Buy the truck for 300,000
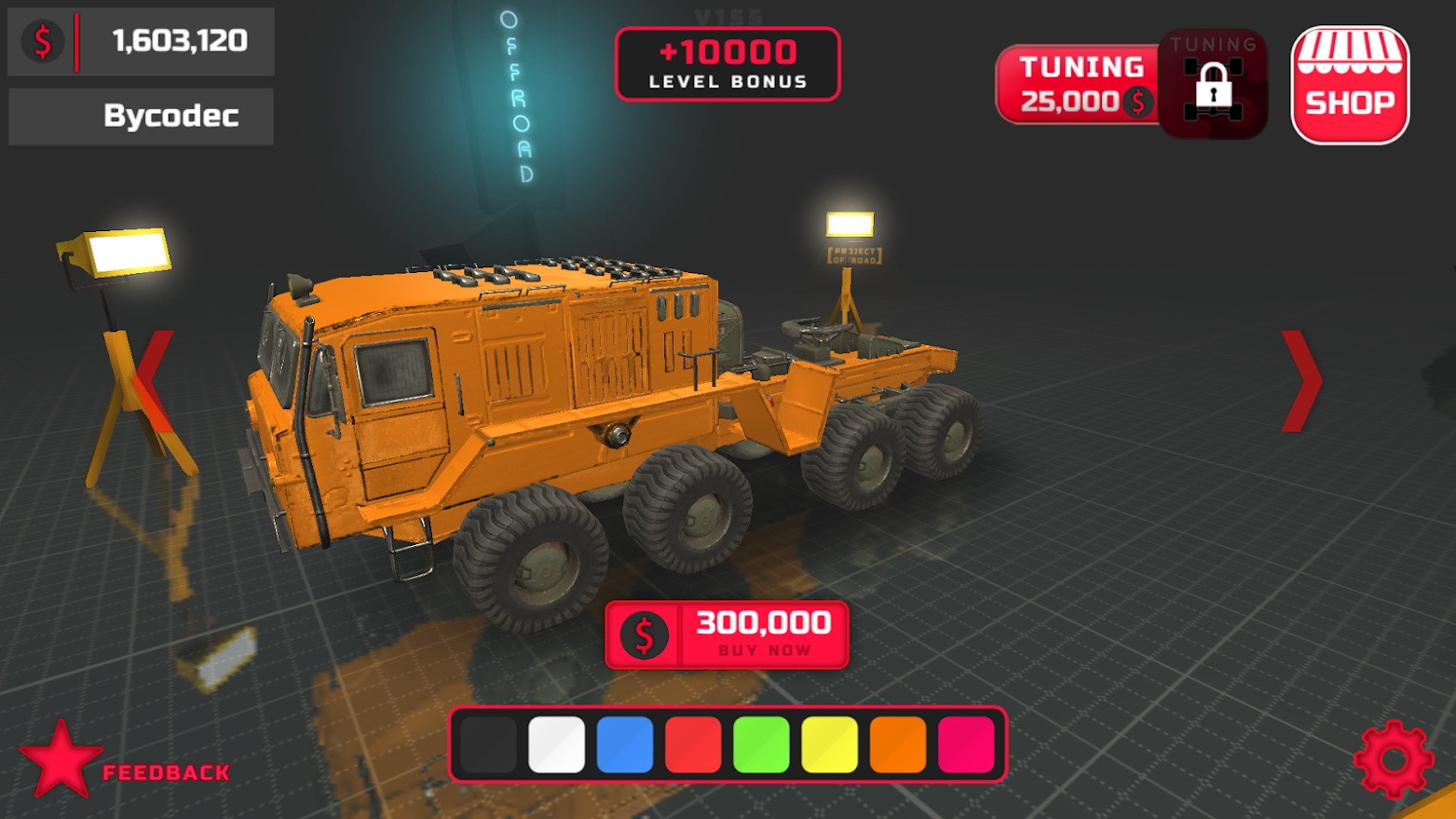1456x819 pixels. coord(727,635)
